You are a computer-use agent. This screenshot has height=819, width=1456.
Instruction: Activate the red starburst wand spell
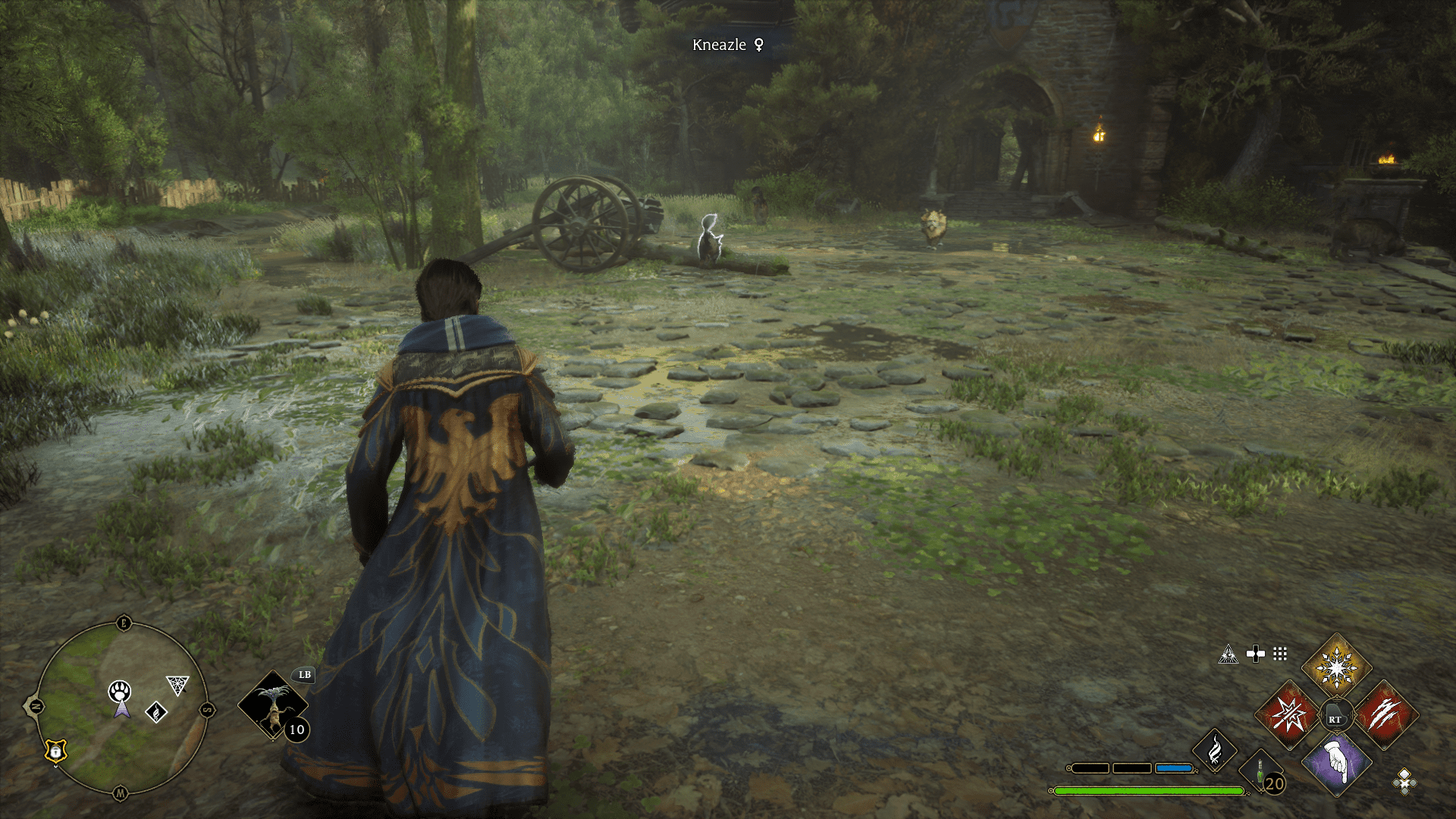[1288, 714]
